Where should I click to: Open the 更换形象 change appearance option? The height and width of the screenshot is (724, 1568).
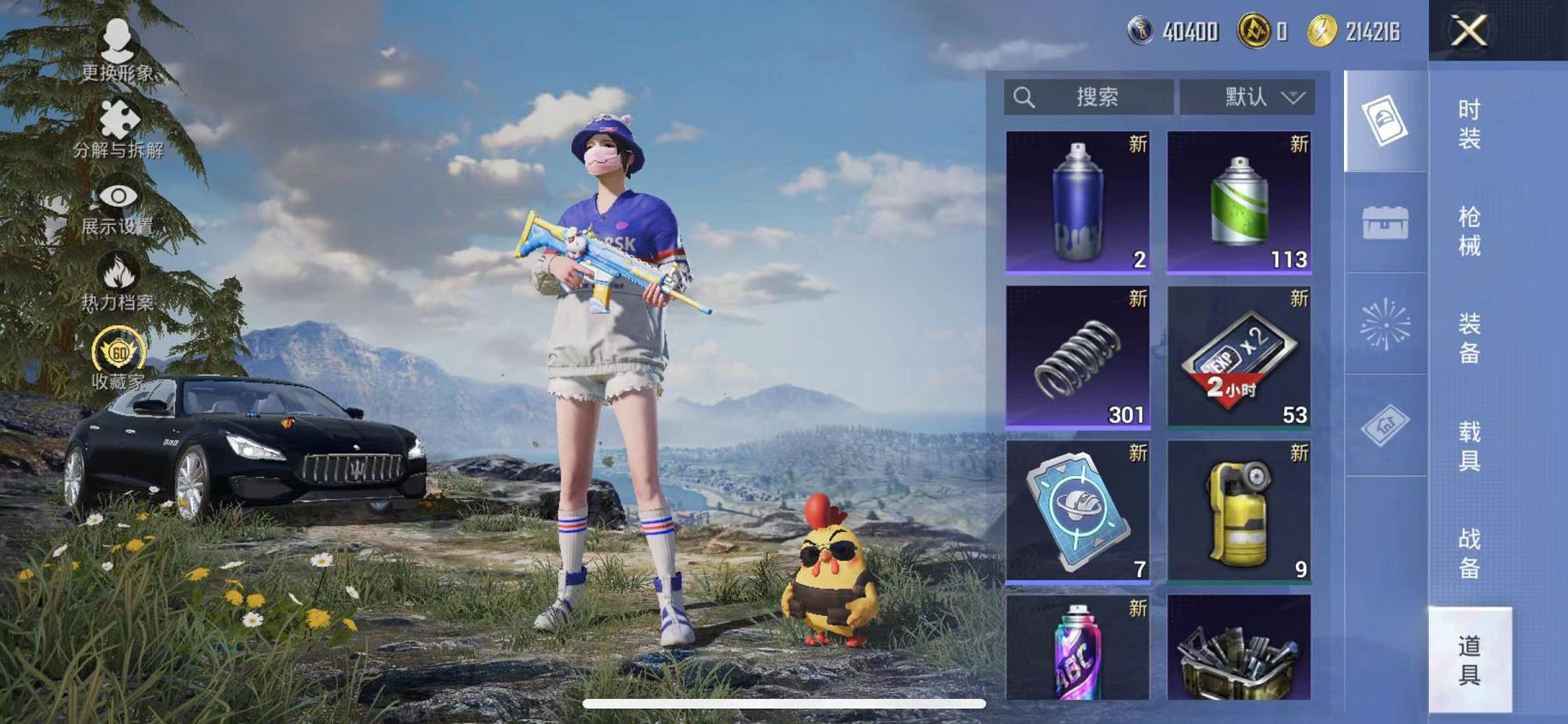pyautogui.click(x=118, y=51)
